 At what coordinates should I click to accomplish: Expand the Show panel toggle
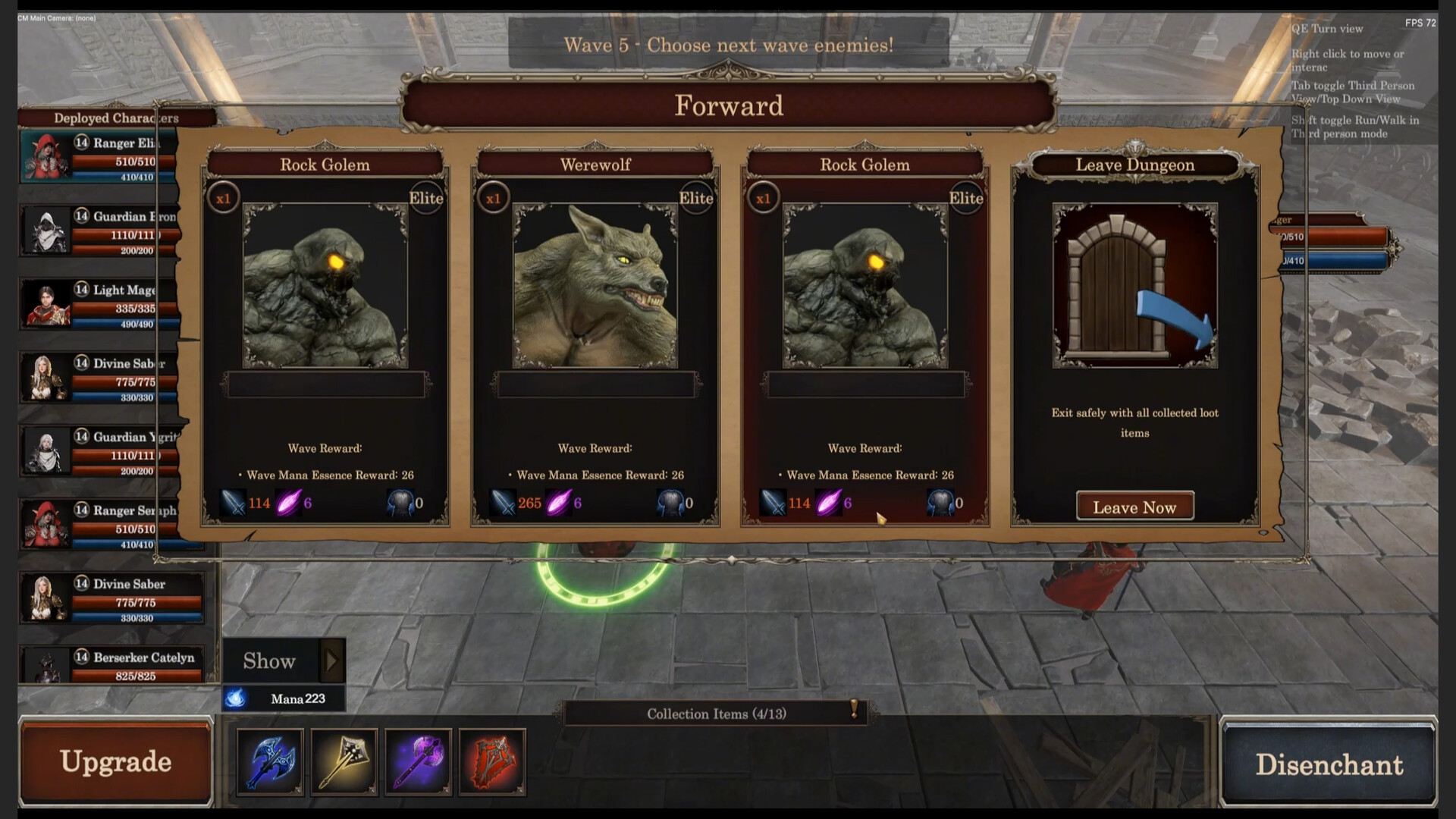tap(331, 661)
